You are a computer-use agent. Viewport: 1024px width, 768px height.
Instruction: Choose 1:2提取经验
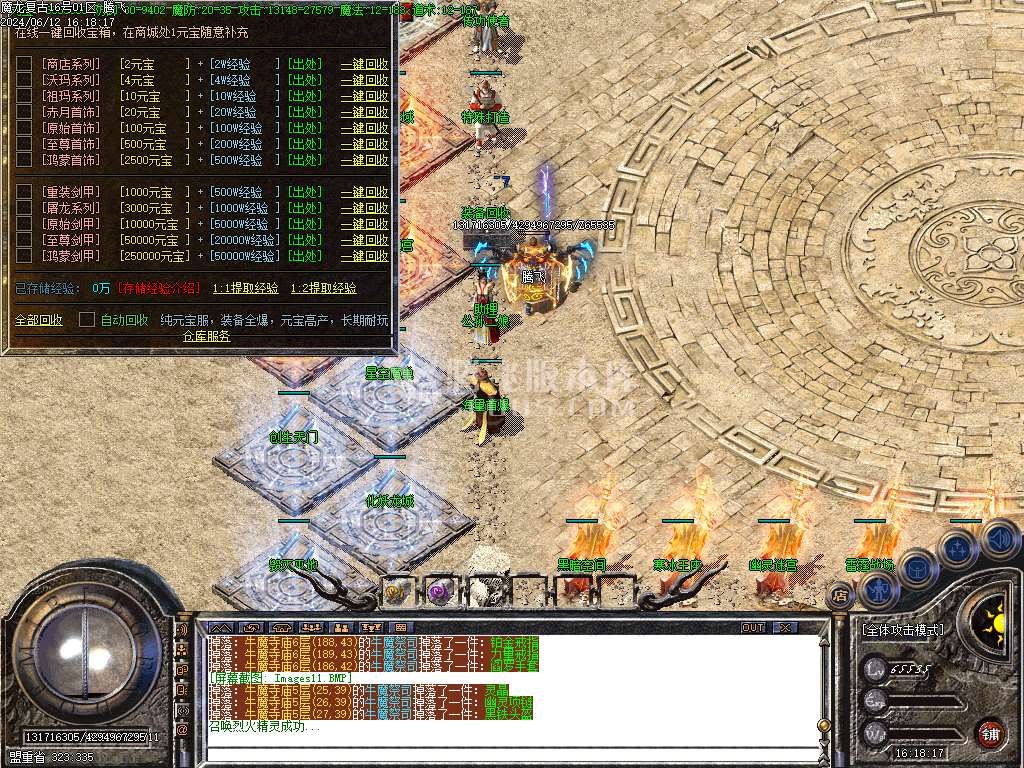tap(323, 288)
